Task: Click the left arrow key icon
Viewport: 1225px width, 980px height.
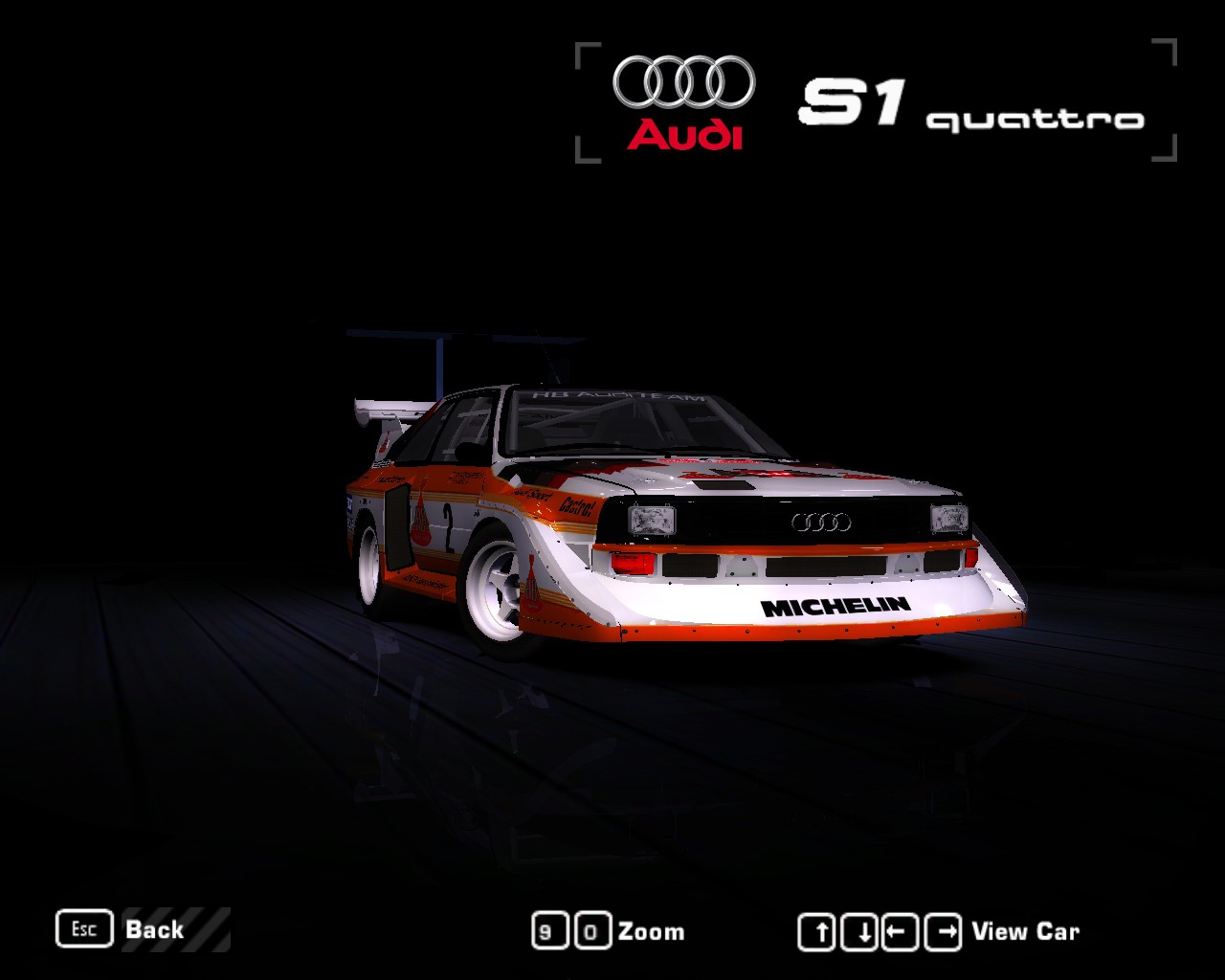Action: pos(900,929)
